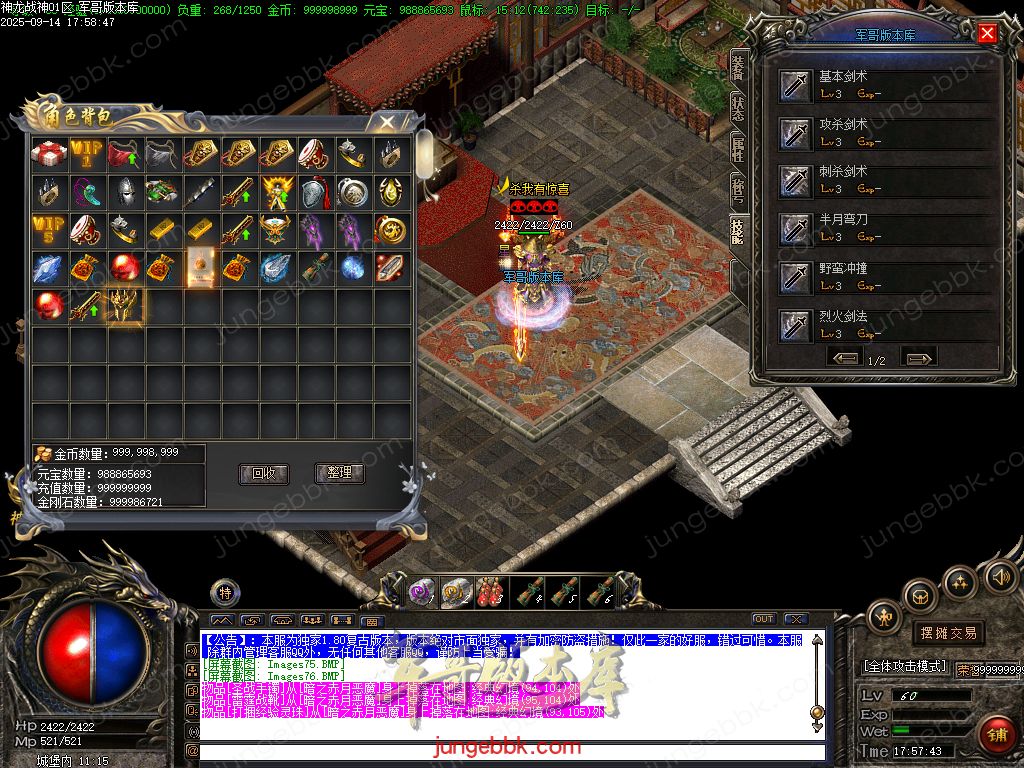The width and height of the screenshot is (1024, 768).
Task: Choose the highlighted golden dark armor item
Action: [124, 306]
